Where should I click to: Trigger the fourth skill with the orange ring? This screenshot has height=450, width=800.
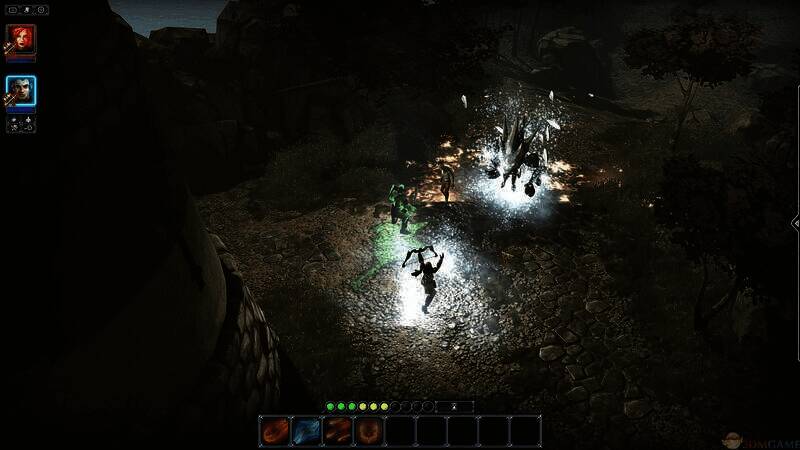click(369, 431)
